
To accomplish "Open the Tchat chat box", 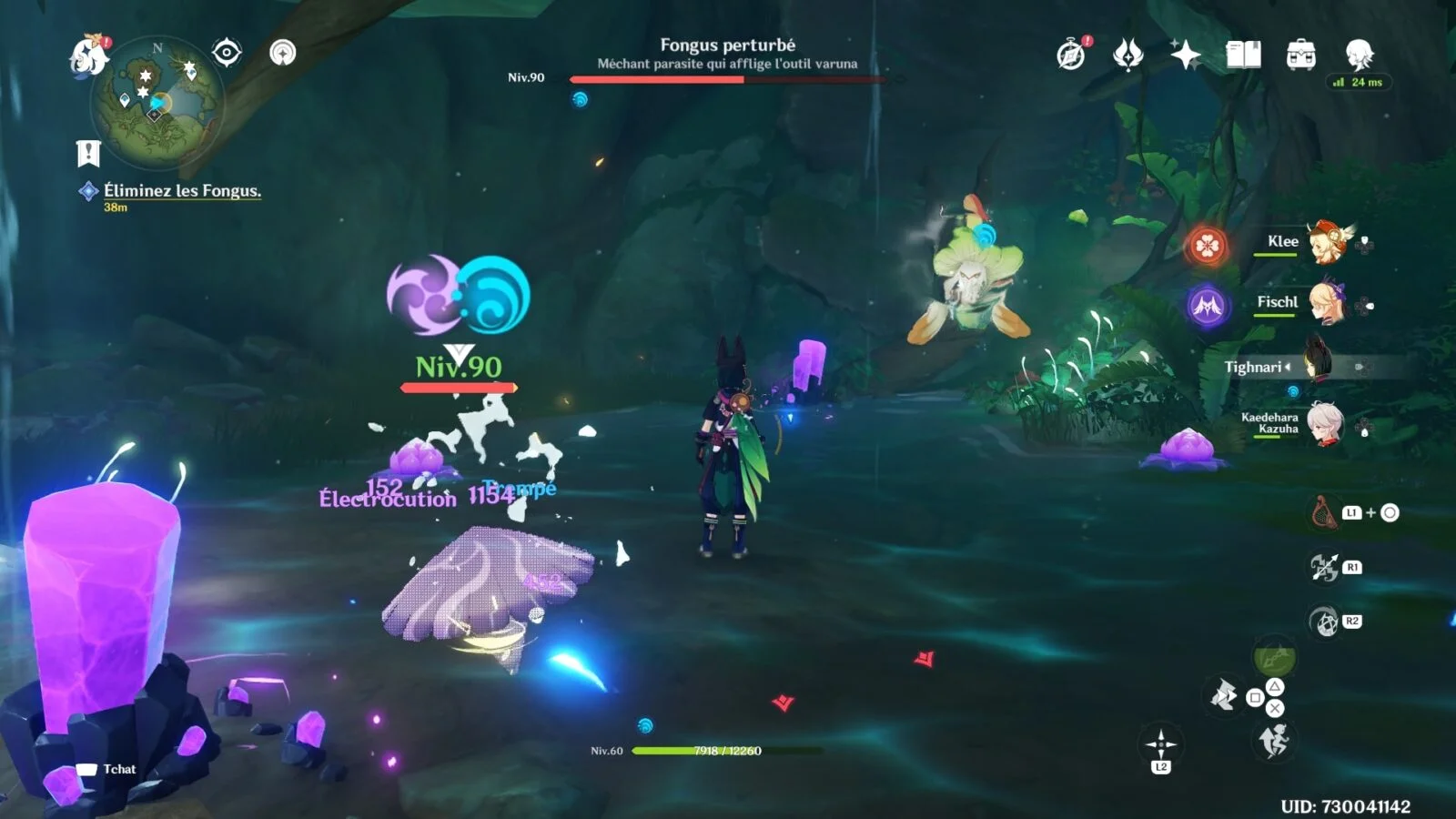I will (x=107, y=769).
